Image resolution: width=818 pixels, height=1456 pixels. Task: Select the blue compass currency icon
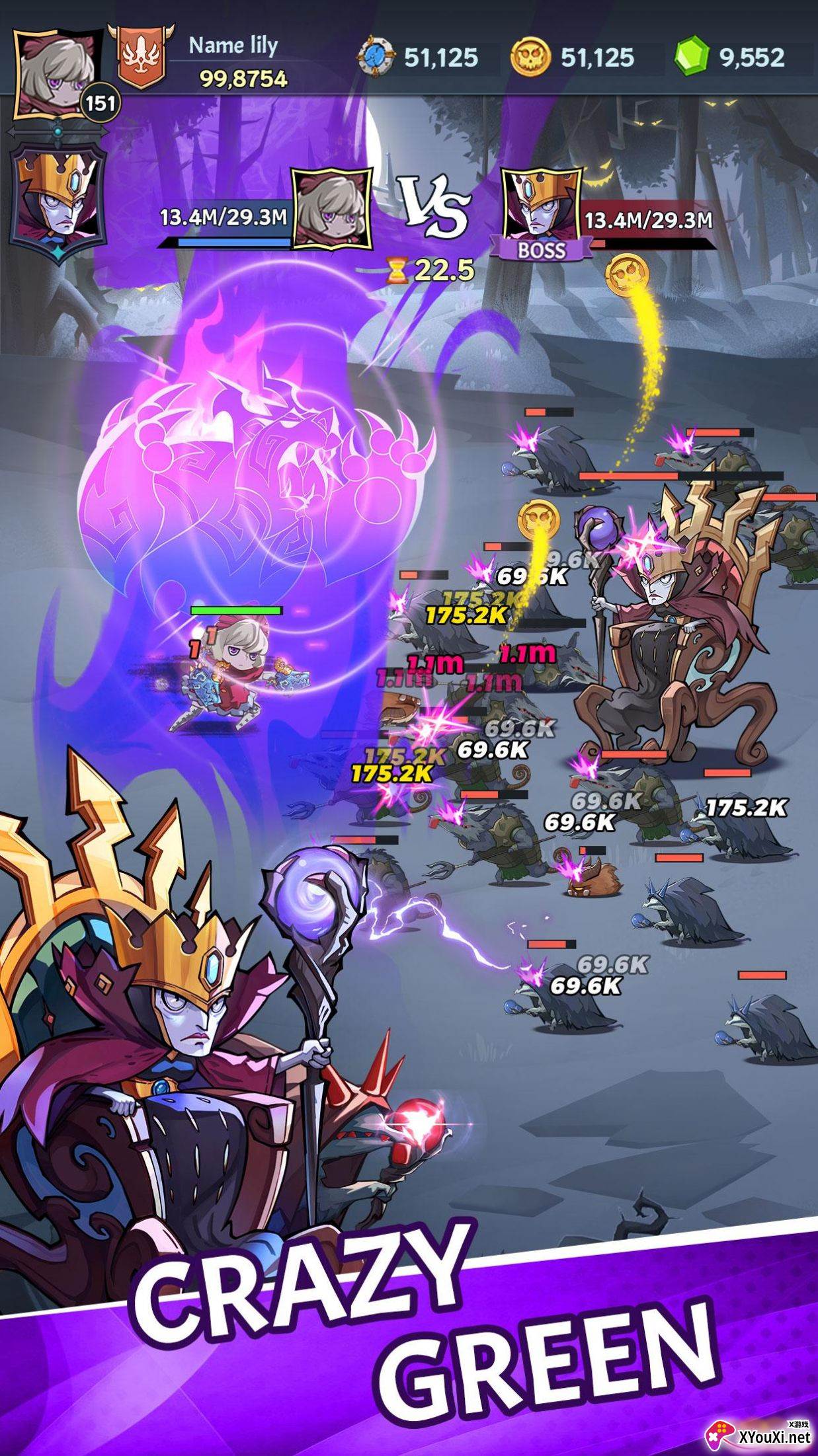[377, 57]
